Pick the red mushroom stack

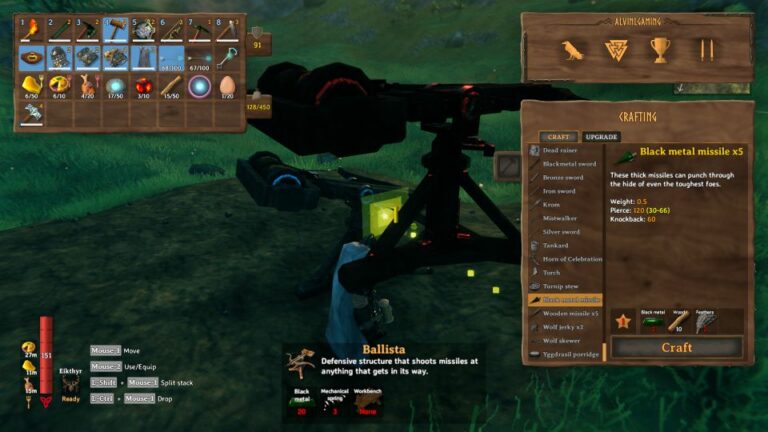point(143,86)
